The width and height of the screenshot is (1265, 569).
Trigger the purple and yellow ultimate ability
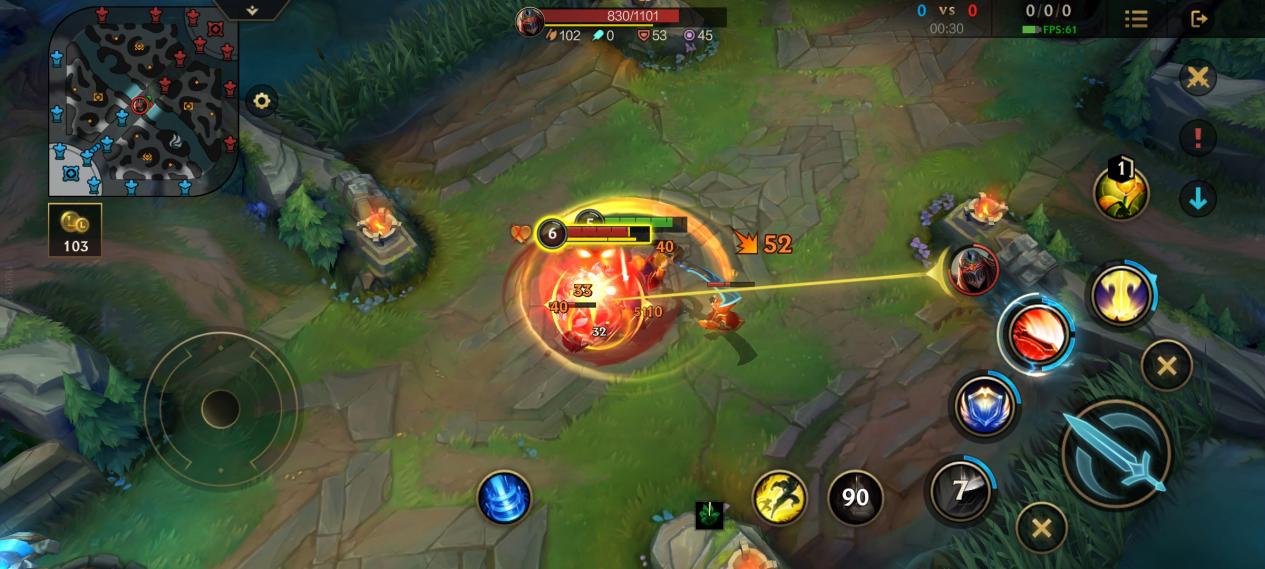1121,294
